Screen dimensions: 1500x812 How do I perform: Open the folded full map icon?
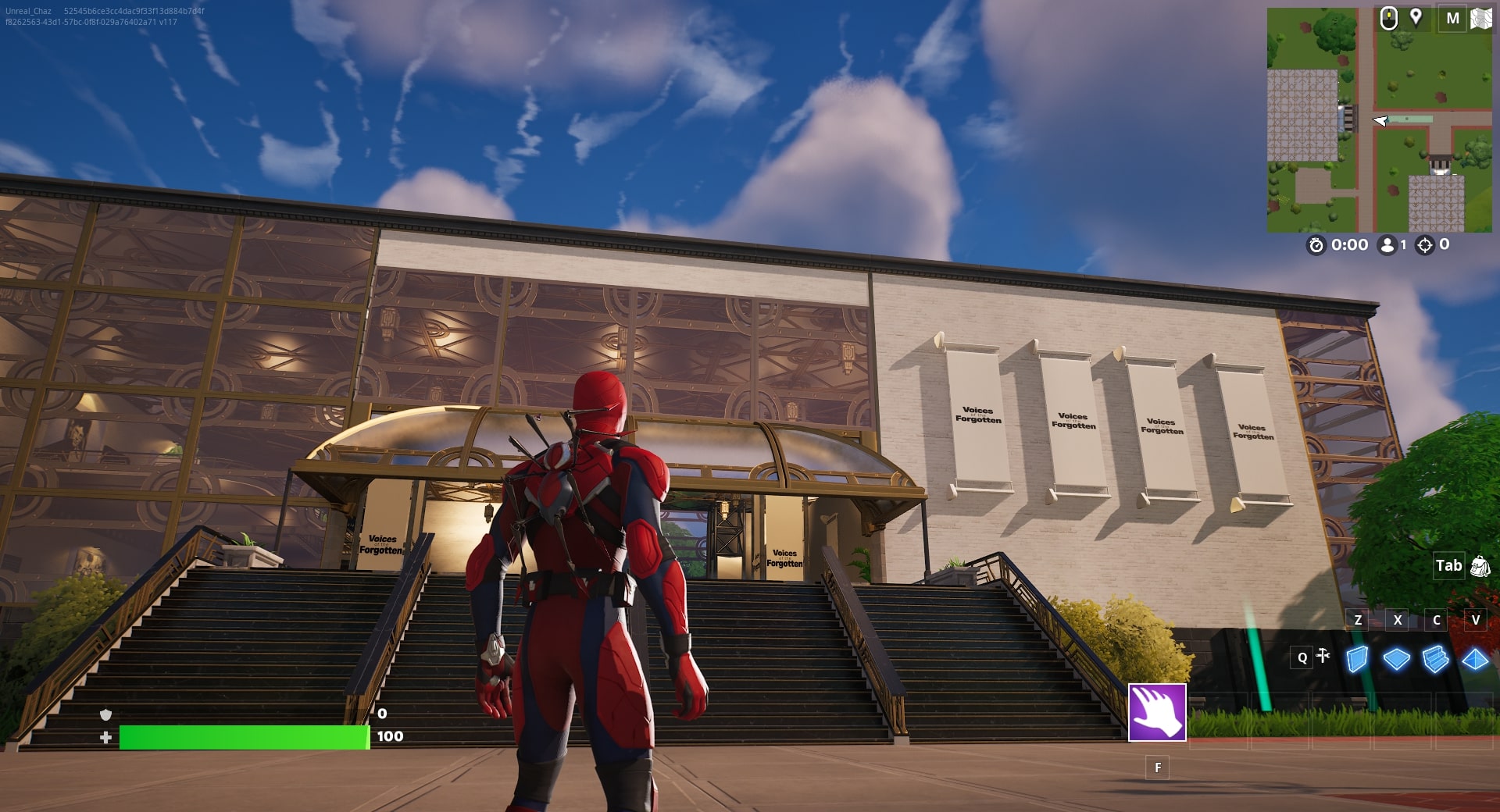point(1480,18)
